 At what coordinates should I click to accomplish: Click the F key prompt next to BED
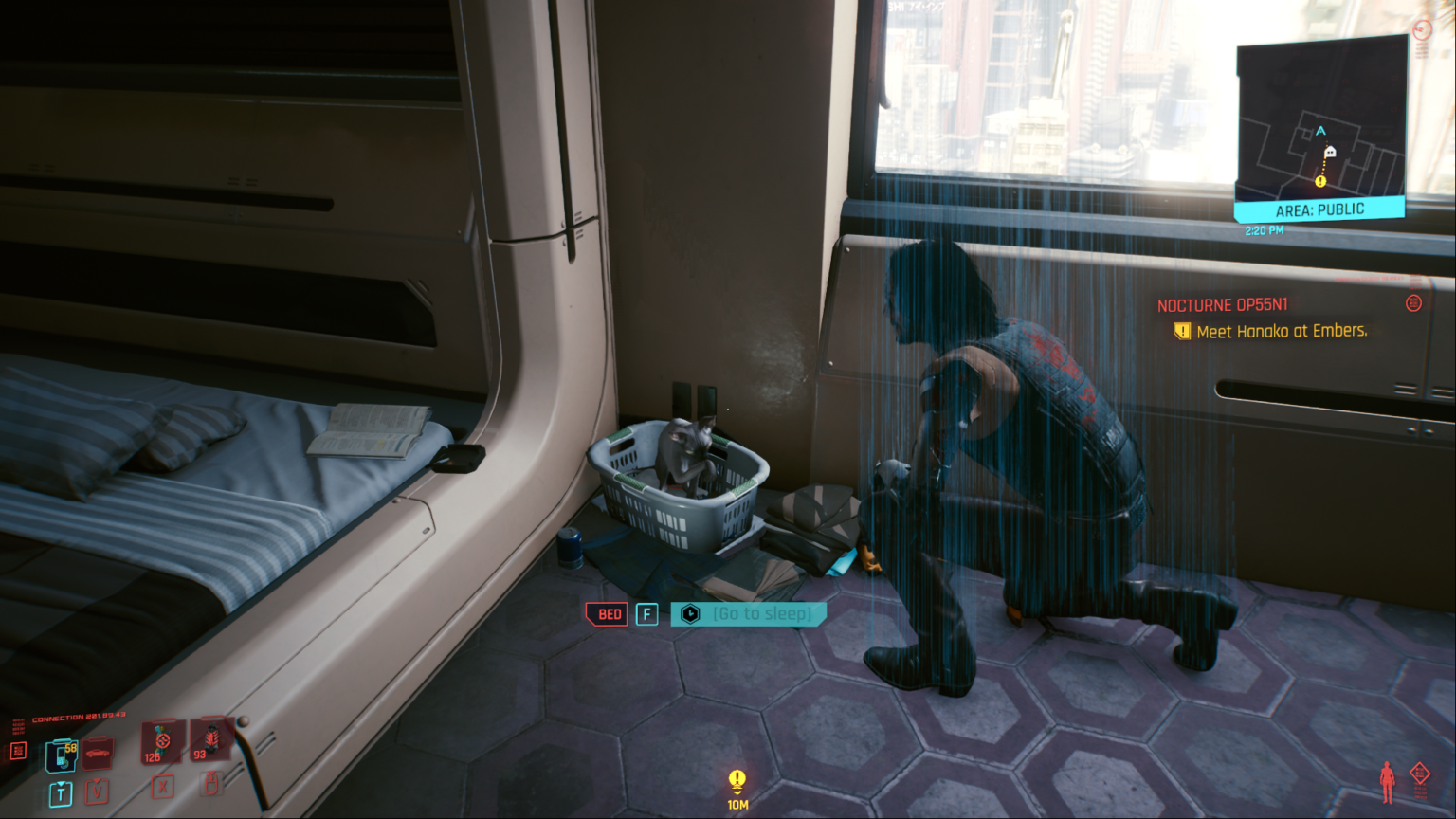(646, 614)
